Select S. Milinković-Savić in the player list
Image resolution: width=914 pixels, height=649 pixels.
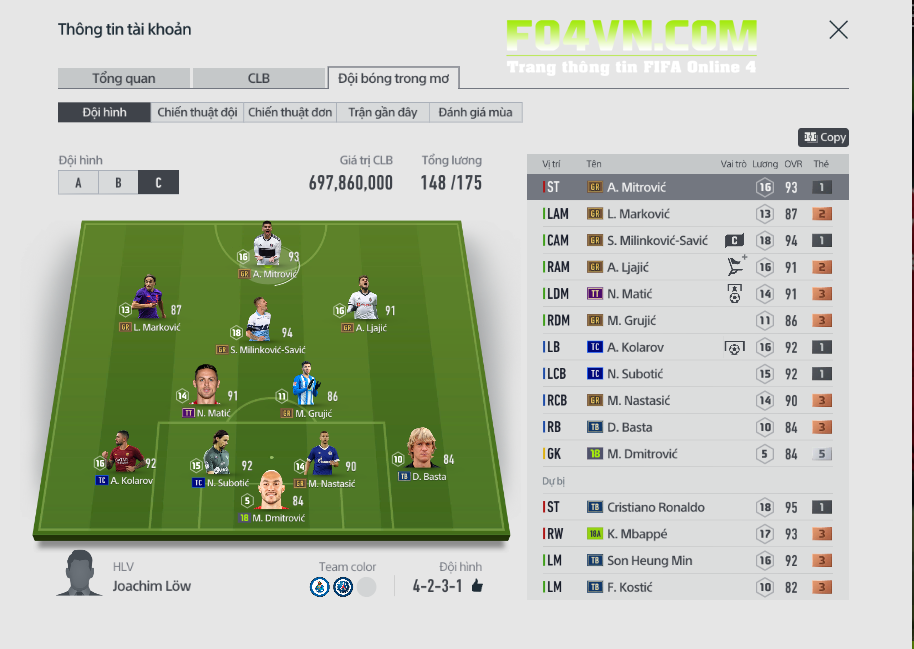(x=687, y=240)
